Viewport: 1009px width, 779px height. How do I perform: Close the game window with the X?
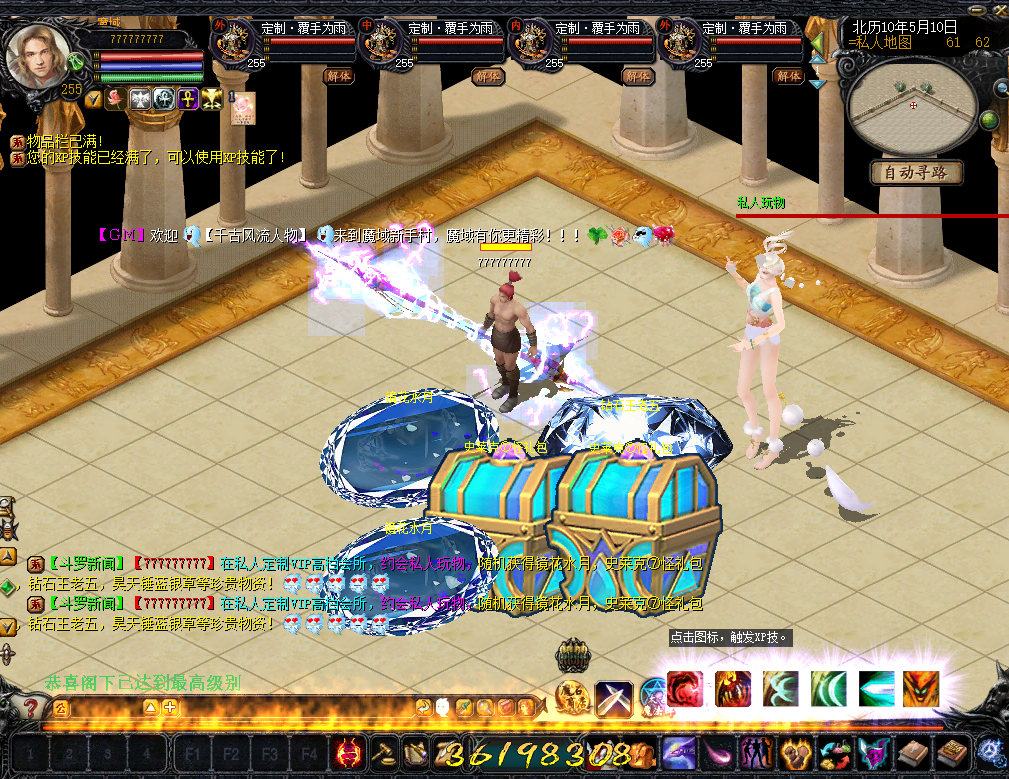(998, 9)
